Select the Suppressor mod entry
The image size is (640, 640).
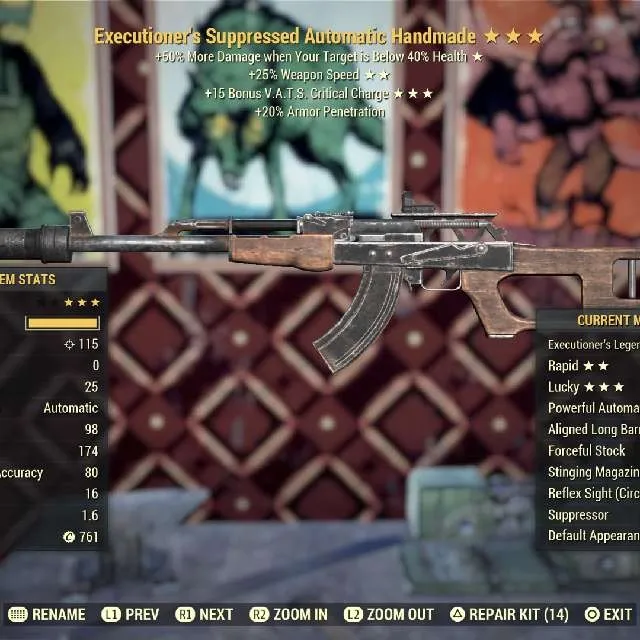[580, 515]
